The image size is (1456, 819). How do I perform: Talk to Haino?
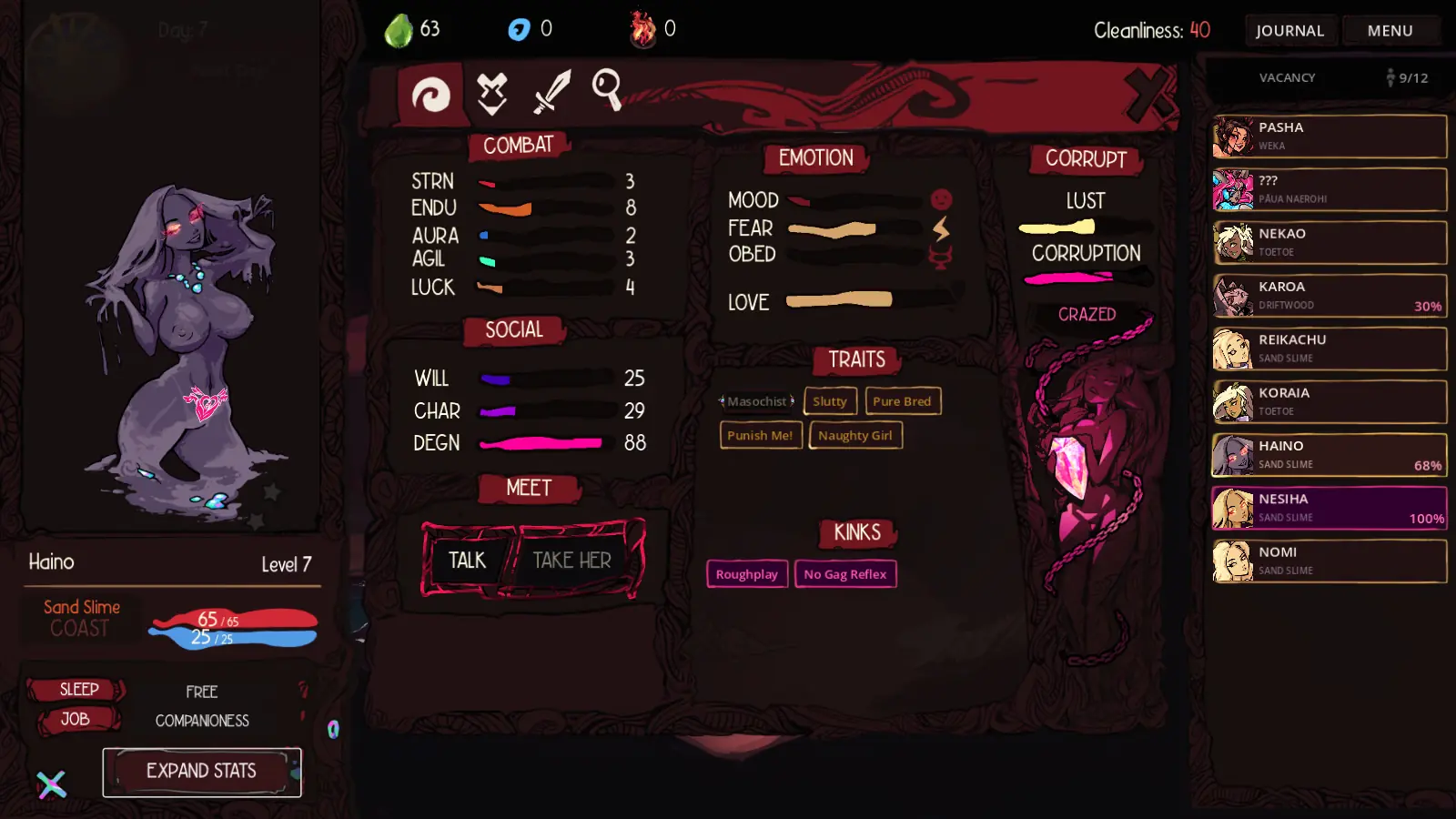[x=468, y=560]
